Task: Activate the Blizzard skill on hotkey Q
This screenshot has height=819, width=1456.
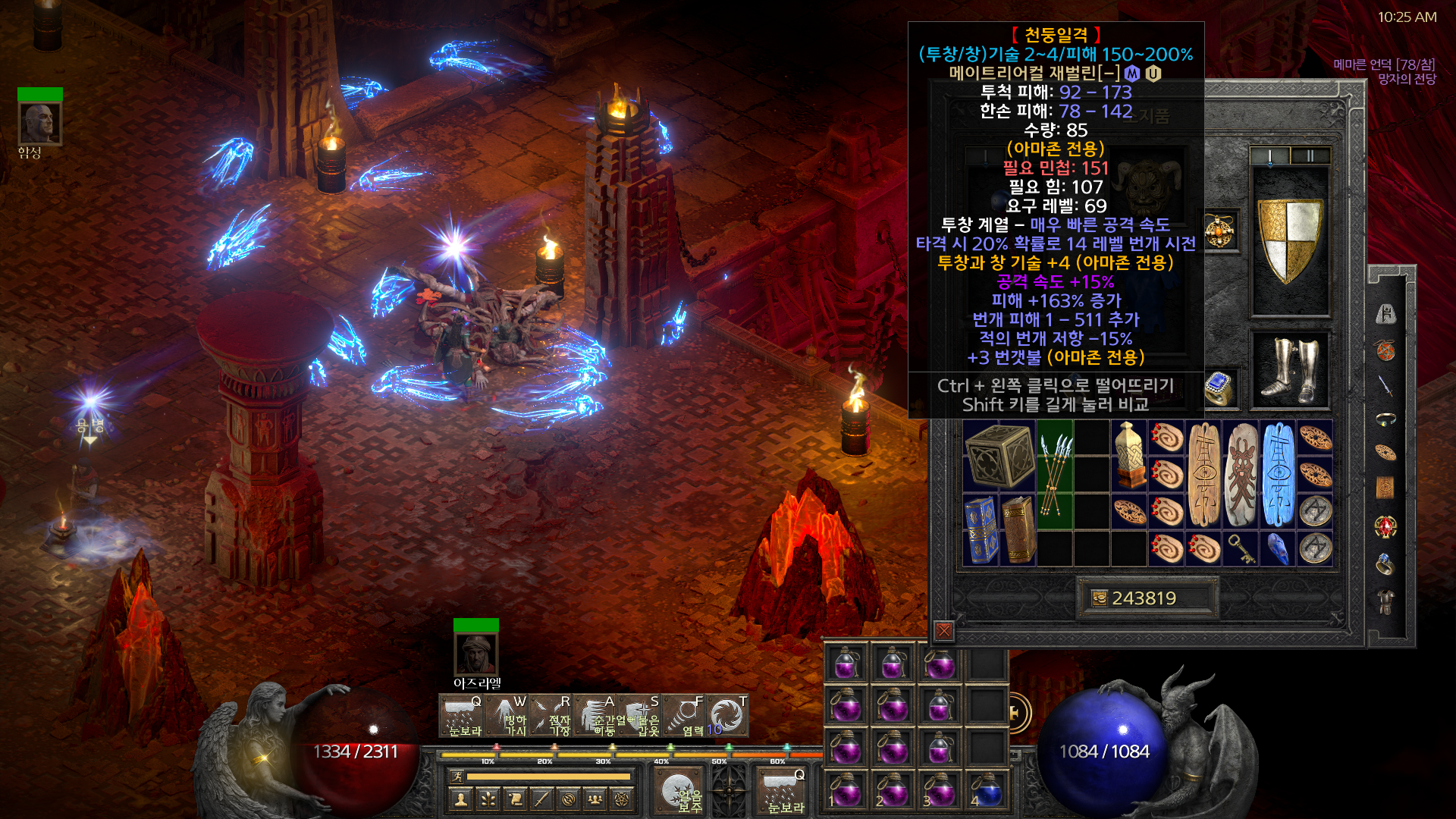Action: point(461,716)
